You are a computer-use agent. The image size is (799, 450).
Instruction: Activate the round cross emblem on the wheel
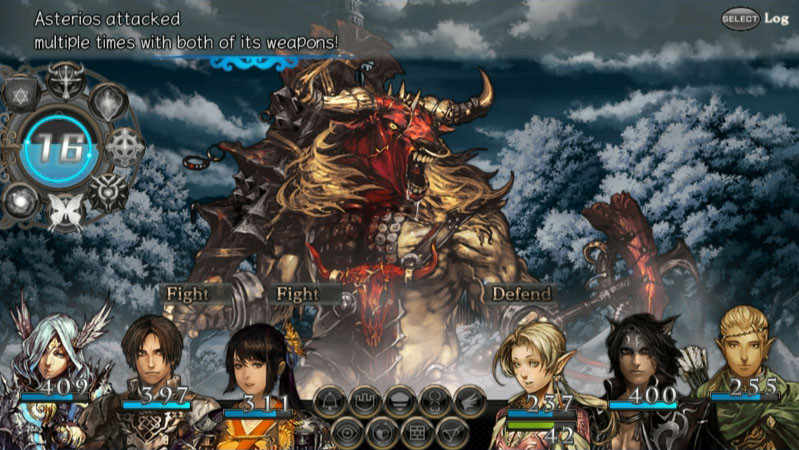coord(126,148)
